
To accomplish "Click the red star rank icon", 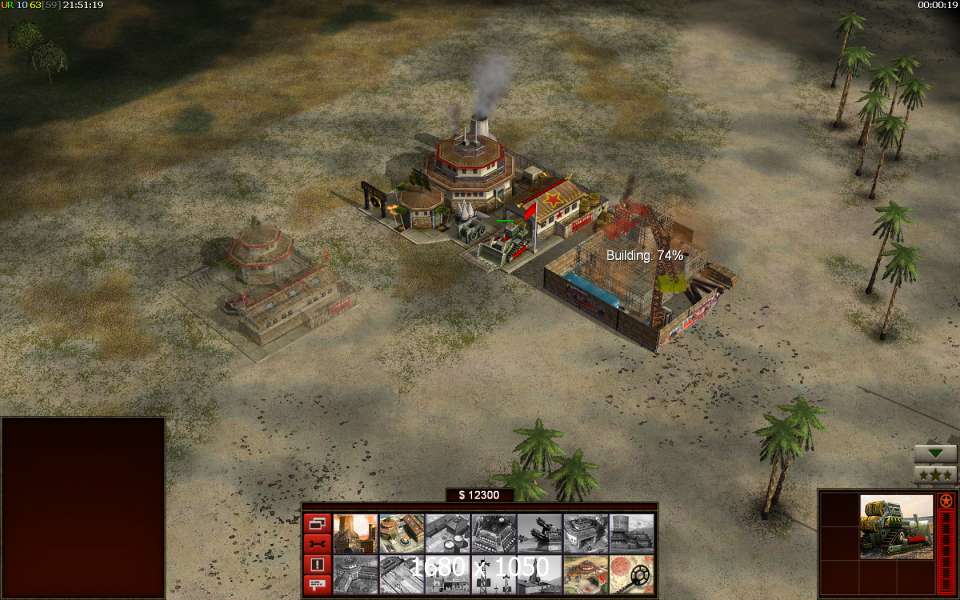I will coord(945,500).
